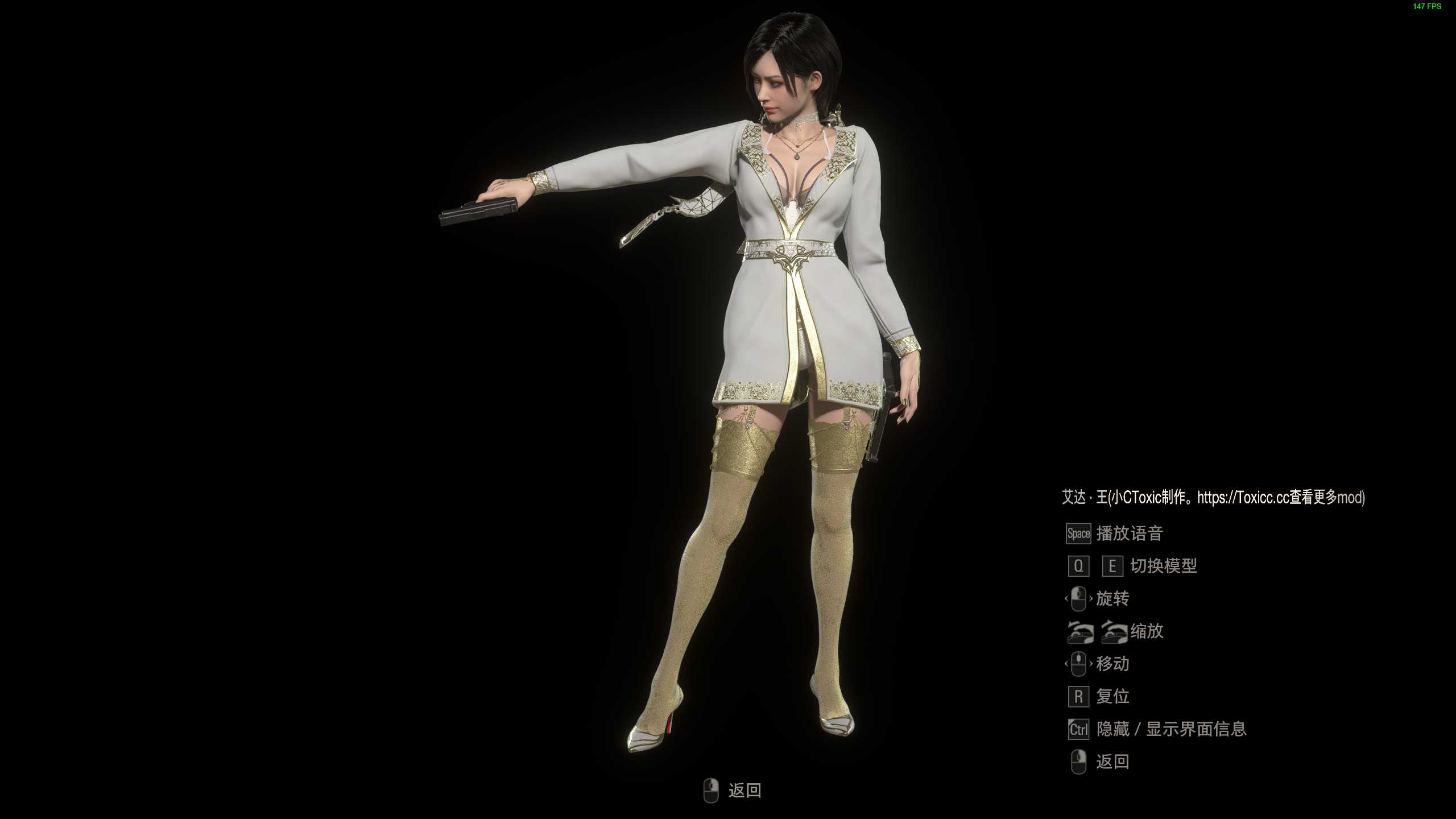Click the mouse icon beside 移动

tap(1078, 664)
